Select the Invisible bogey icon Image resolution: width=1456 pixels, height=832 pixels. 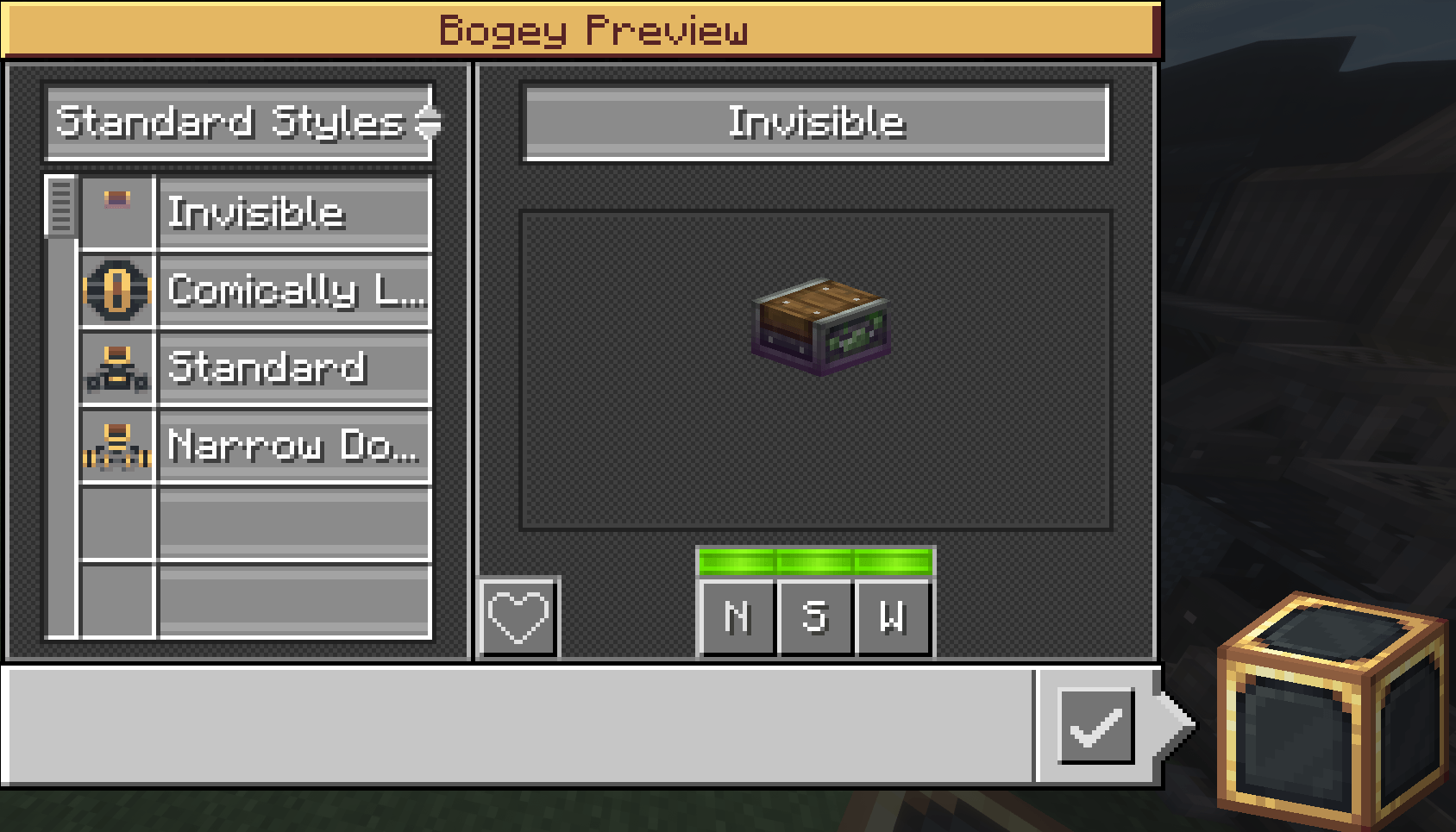(118, 210)
